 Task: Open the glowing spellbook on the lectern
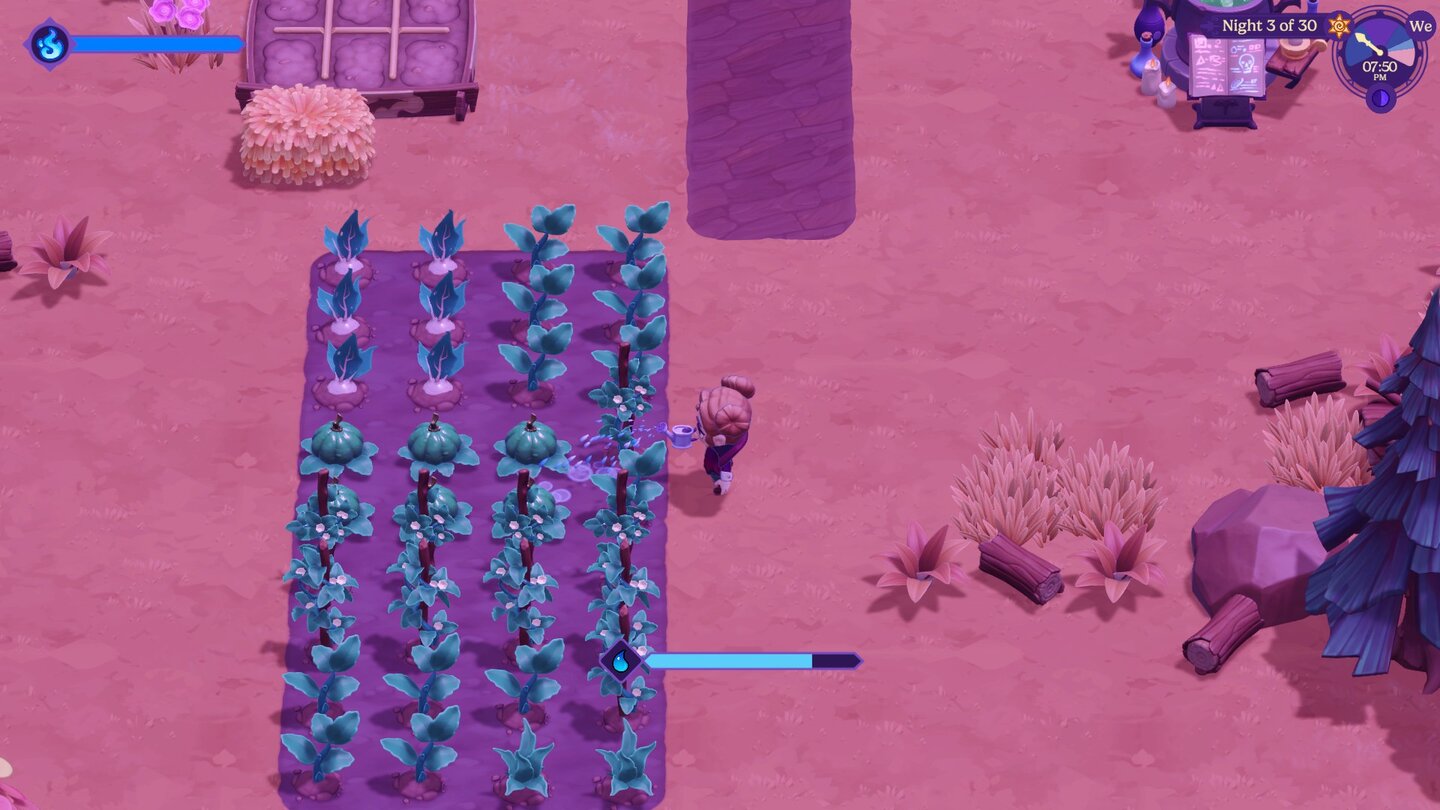coord(1225,65)
